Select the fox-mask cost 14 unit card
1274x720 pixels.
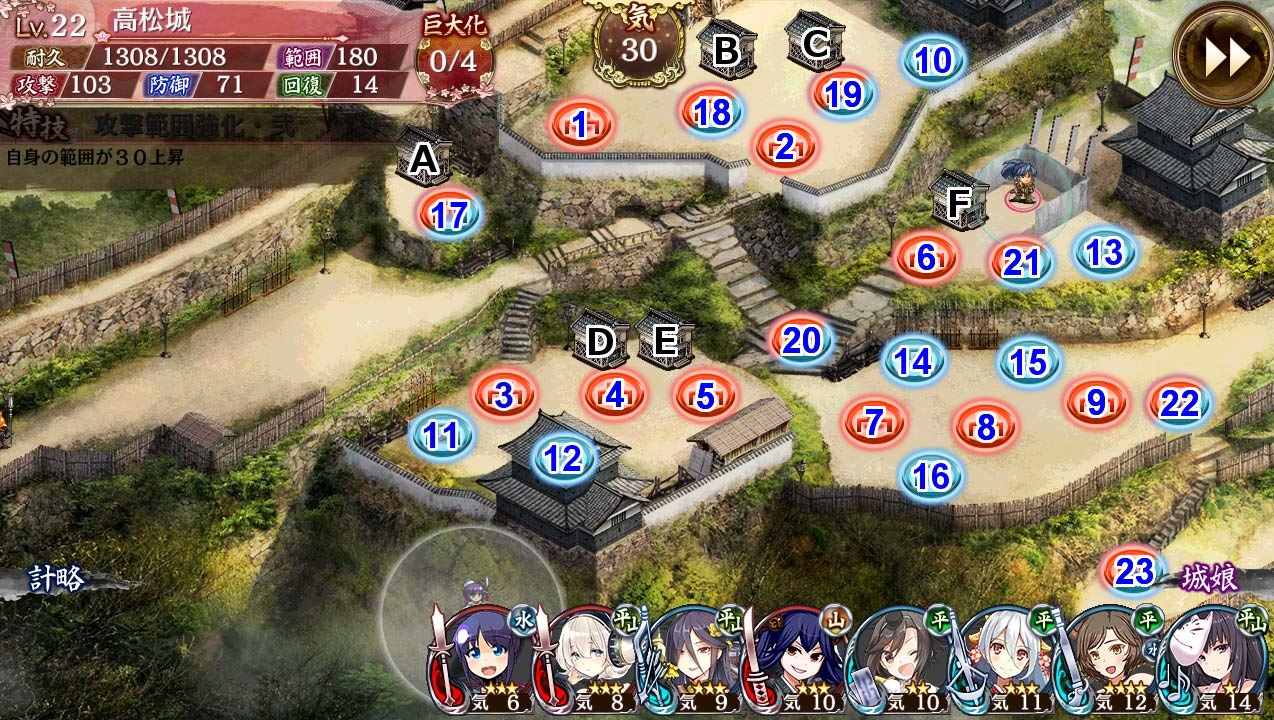(x=1211, y=656)
